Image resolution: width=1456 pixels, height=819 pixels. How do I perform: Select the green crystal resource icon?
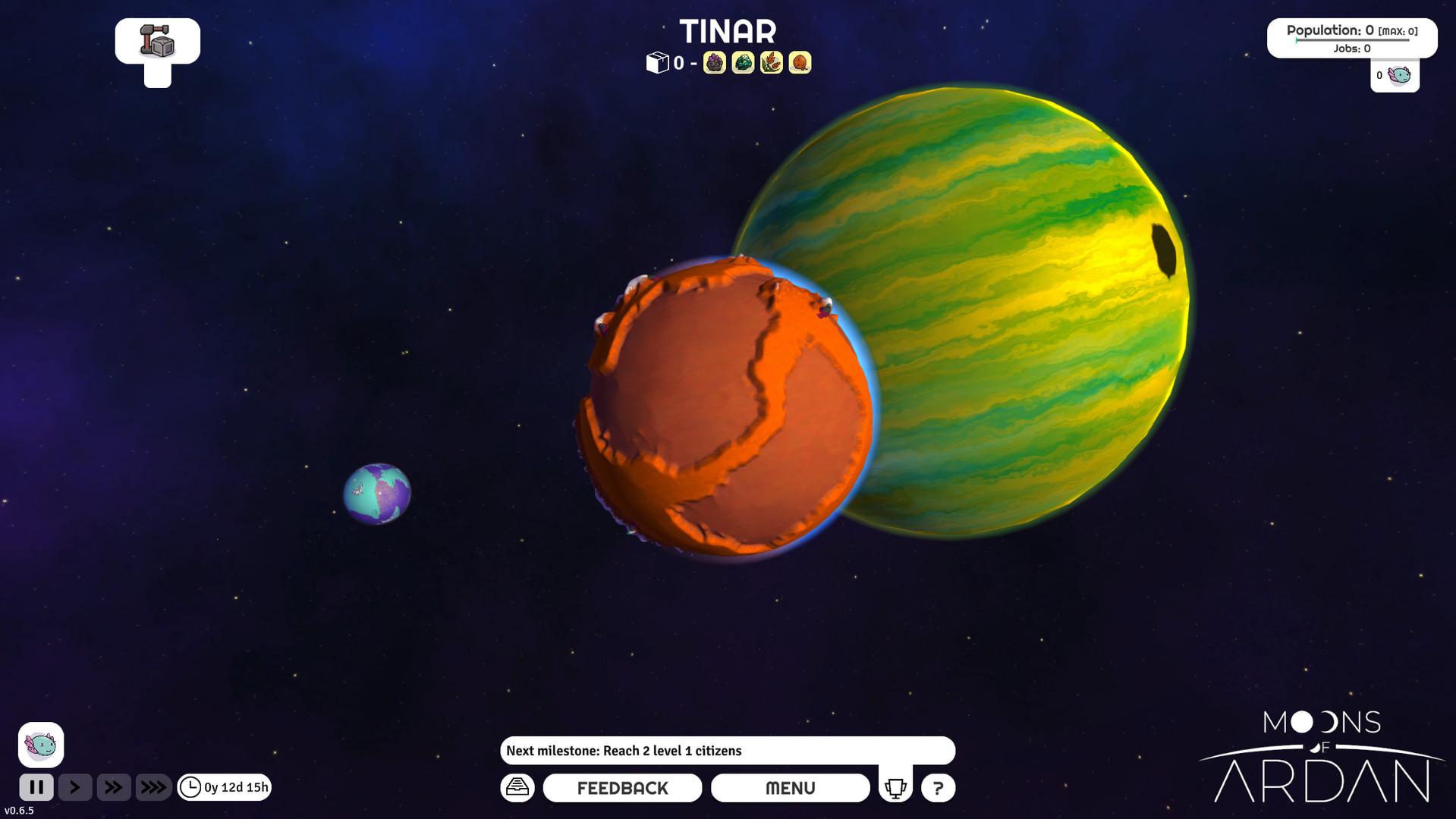743,63
